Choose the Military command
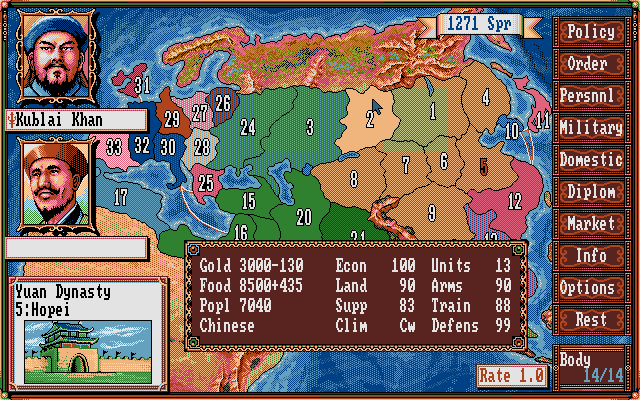The width and height of the screenshot is (640, 400). [x=590, y=128]
